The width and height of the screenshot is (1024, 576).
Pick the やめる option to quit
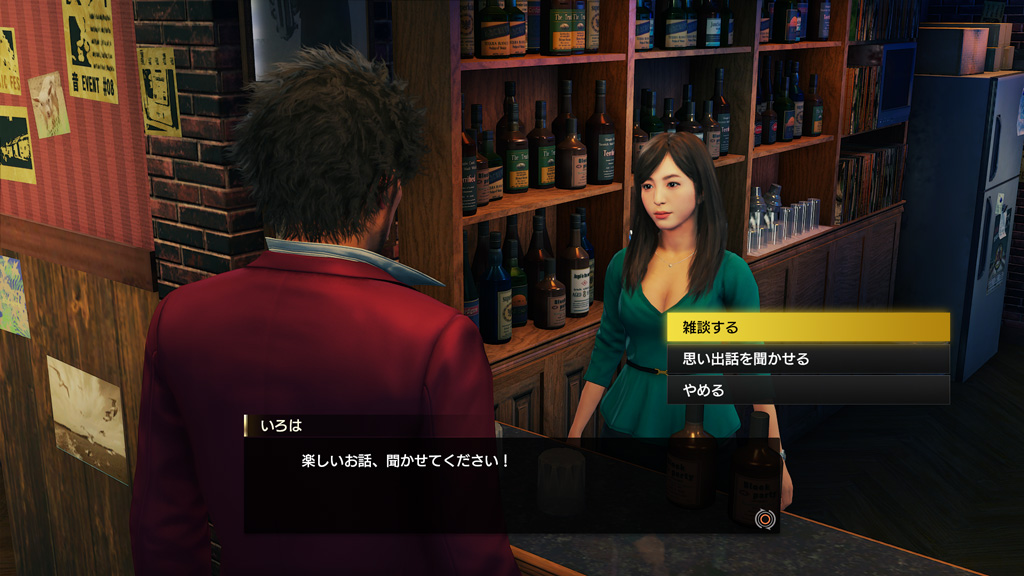[x=808, y=390]
